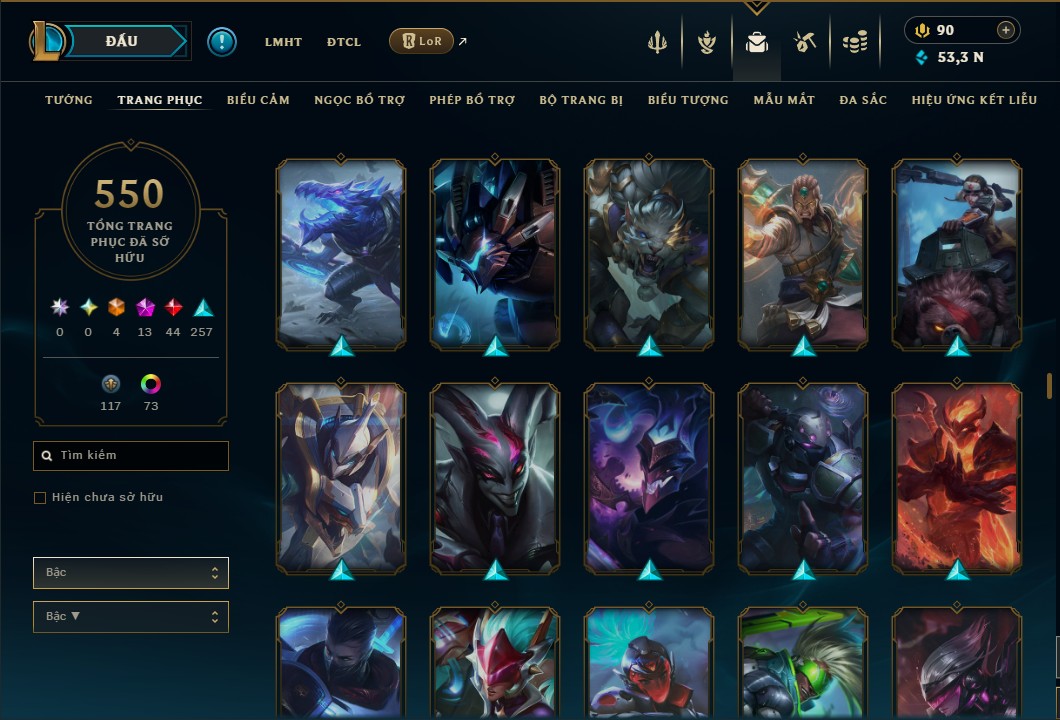1060x720 pixels.
Task: Launch the LoR link
Action: point(421,41)
